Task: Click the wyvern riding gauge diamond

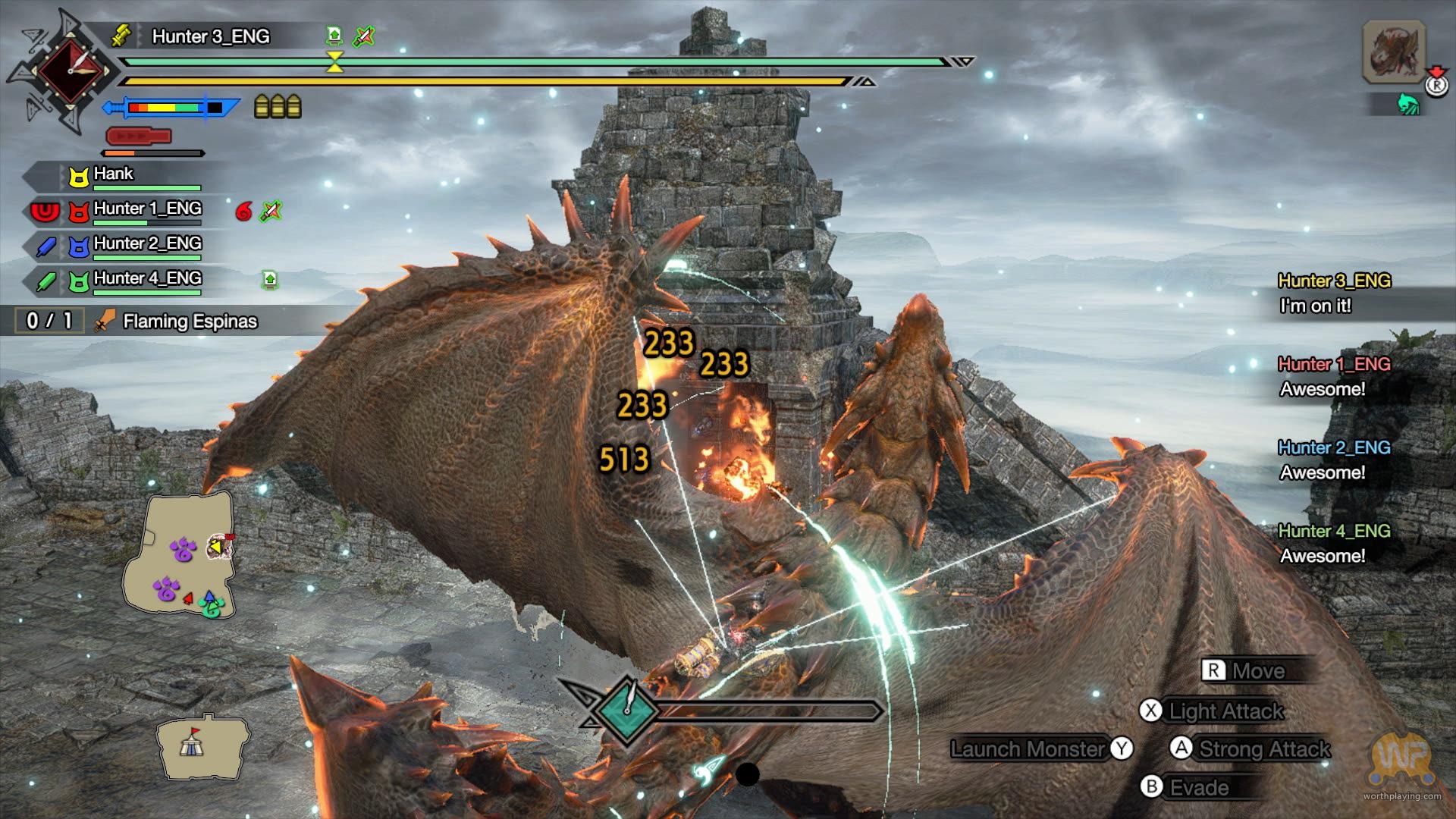Action: 627,709
